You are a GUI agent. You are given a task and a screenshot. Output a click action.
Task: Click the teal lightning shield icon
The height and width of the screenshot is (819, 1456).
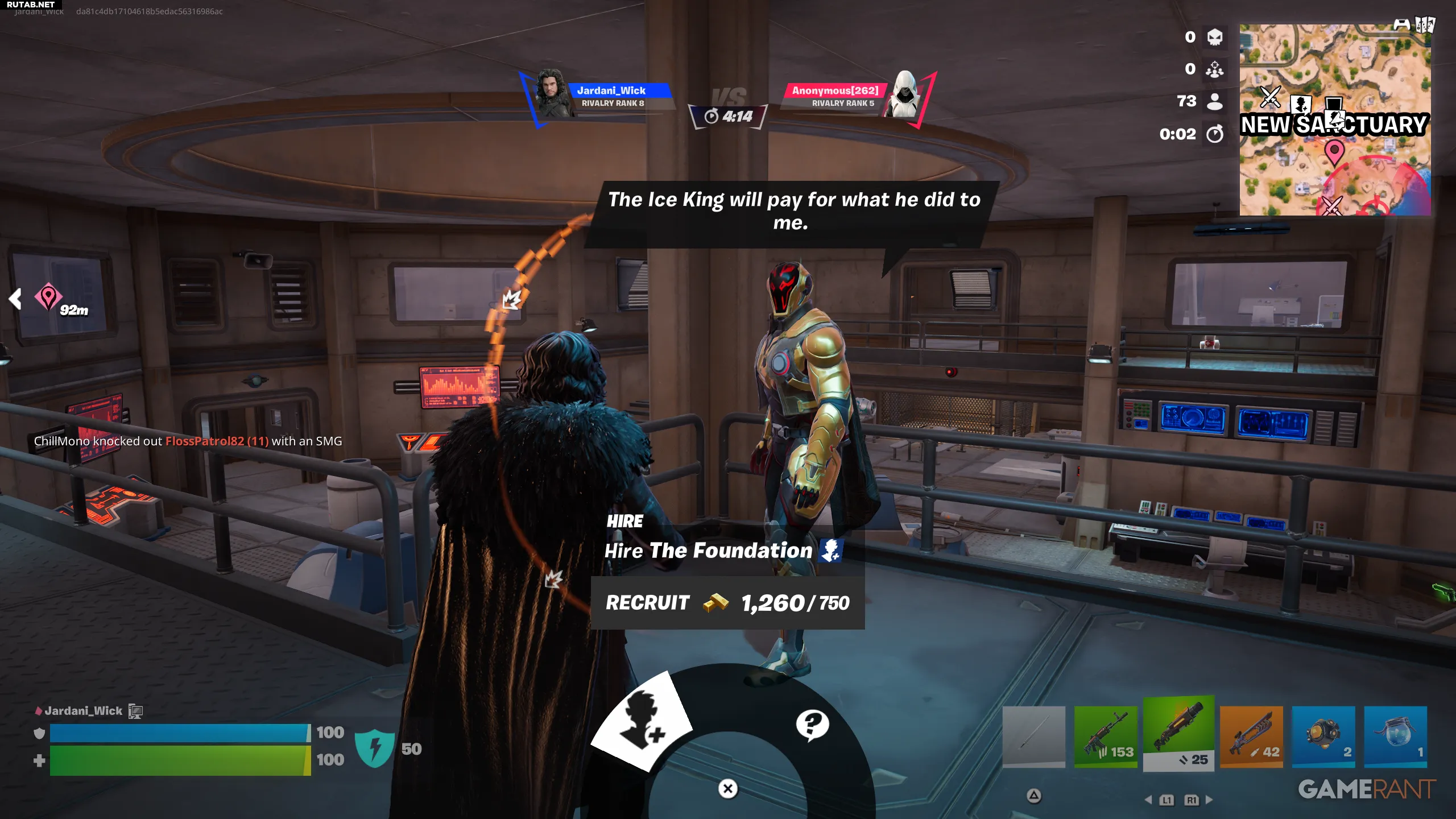pos(374,748)
